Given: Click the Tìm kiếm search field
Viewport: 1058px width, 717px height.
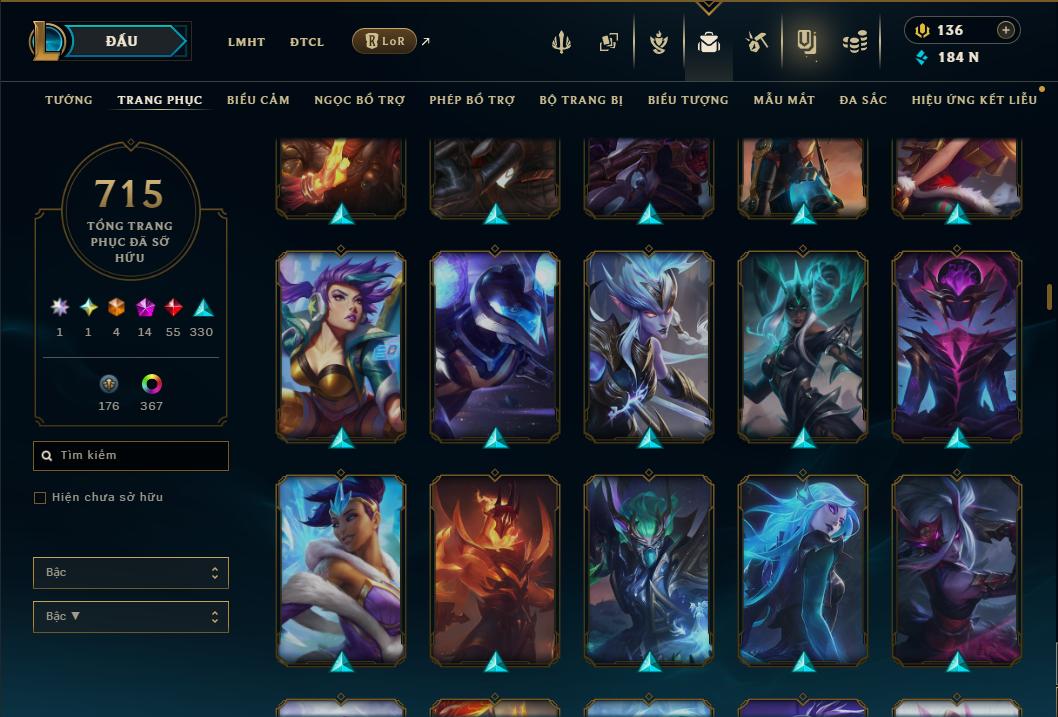Looking at the screenshot, I should [x=131, y=456].
